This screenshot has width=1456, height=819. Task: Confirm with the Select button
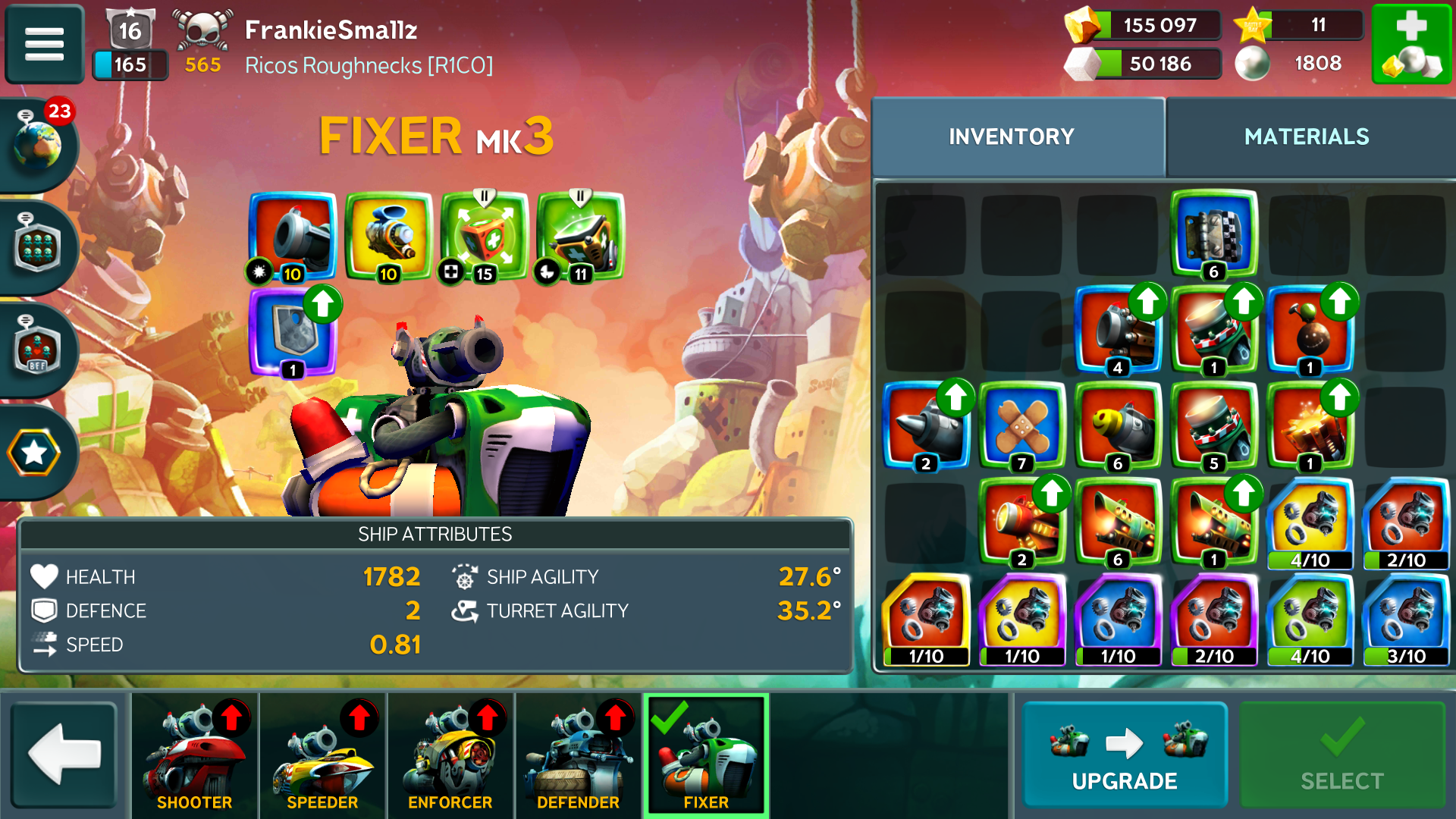coord(1341,755)
